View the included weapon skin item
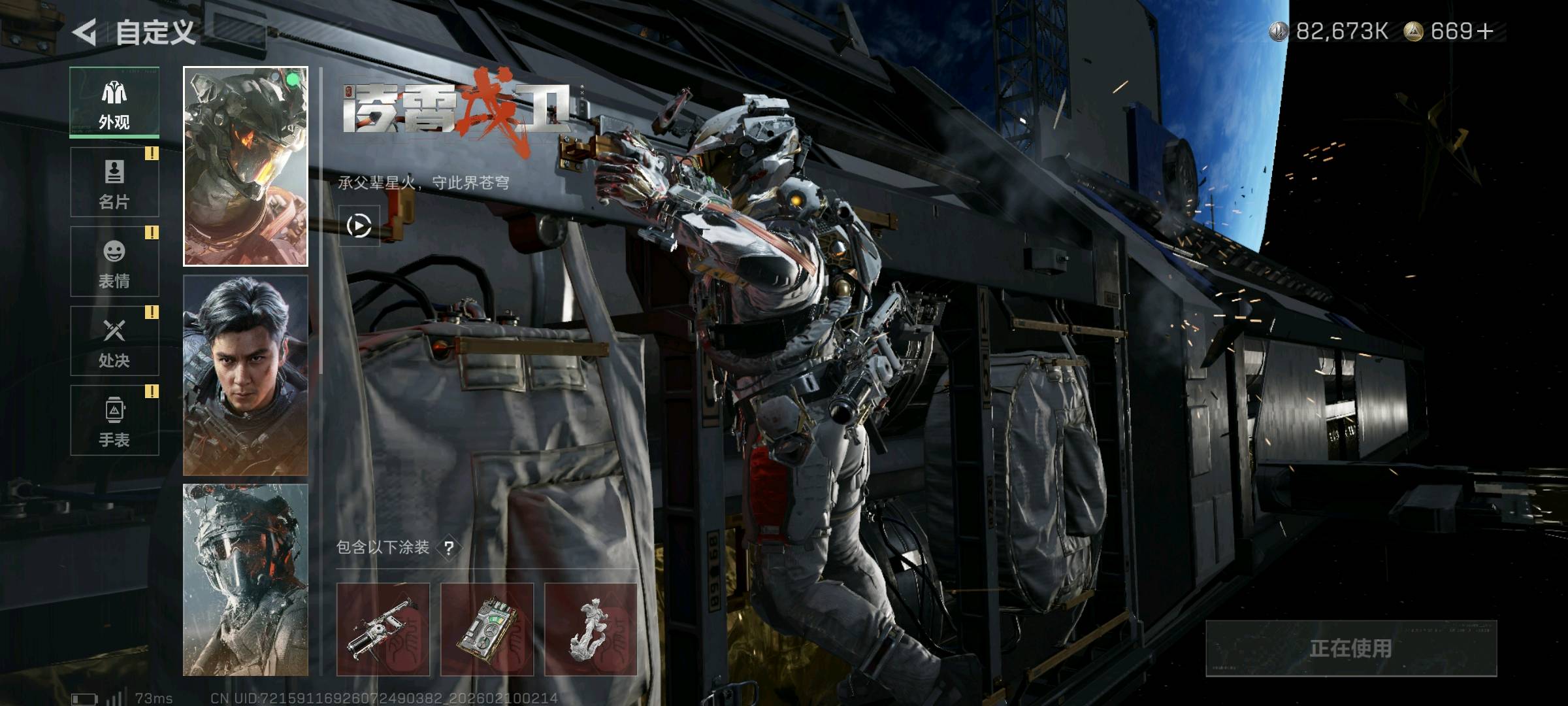The width and height of the screenshot is (1568, 706). click(x=383, y=630)
